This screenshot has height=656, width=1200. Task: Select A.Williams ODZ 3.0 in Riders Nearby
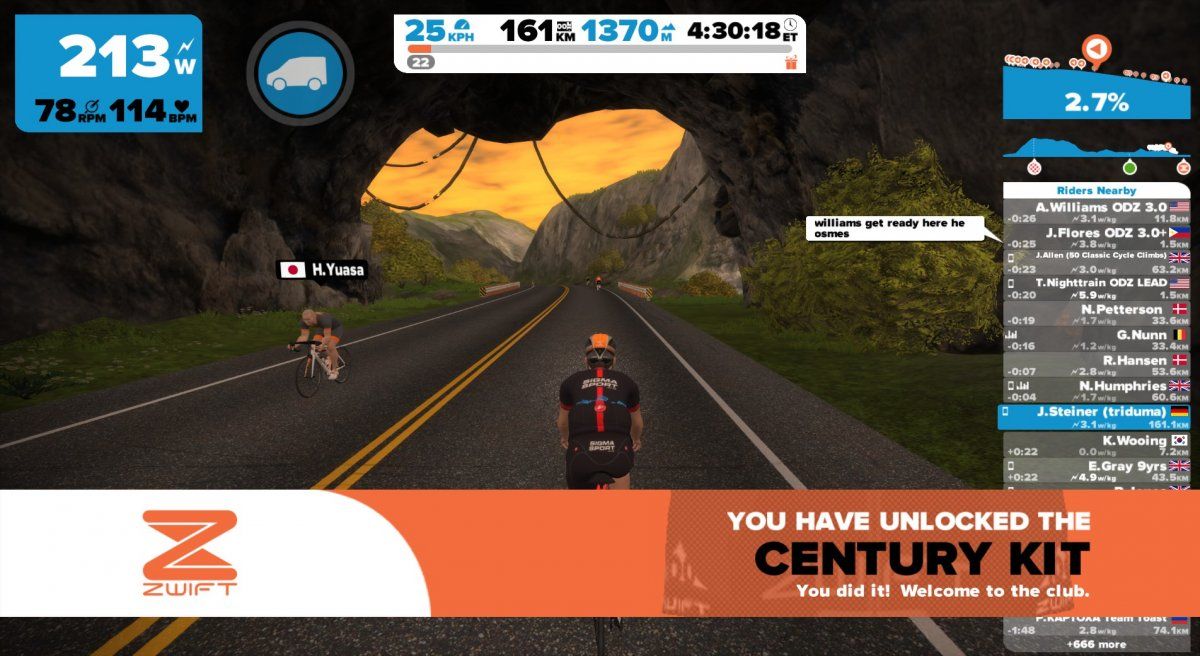pyautogui.click(x=1097, y=212)
